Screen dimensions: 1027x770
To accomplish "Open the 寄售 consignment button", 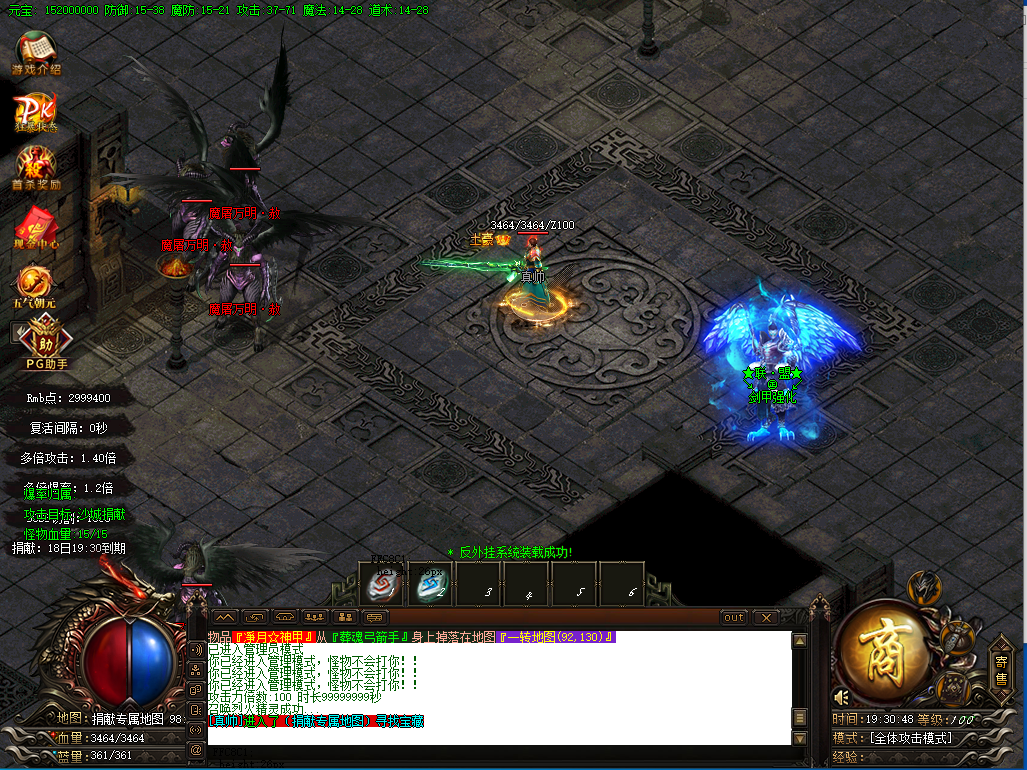I will tap(1000, 669).
